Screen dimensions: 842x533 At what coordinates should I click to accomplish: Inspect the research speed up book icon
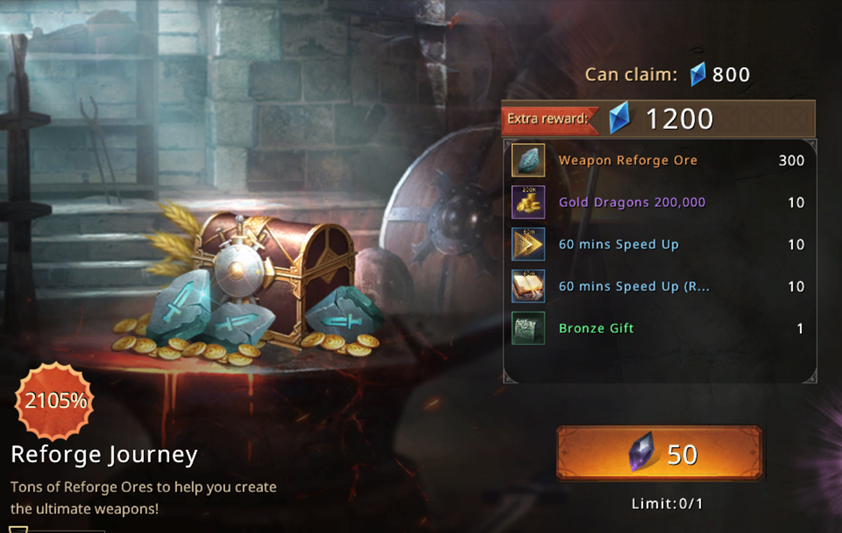click(x=528, y=286)
